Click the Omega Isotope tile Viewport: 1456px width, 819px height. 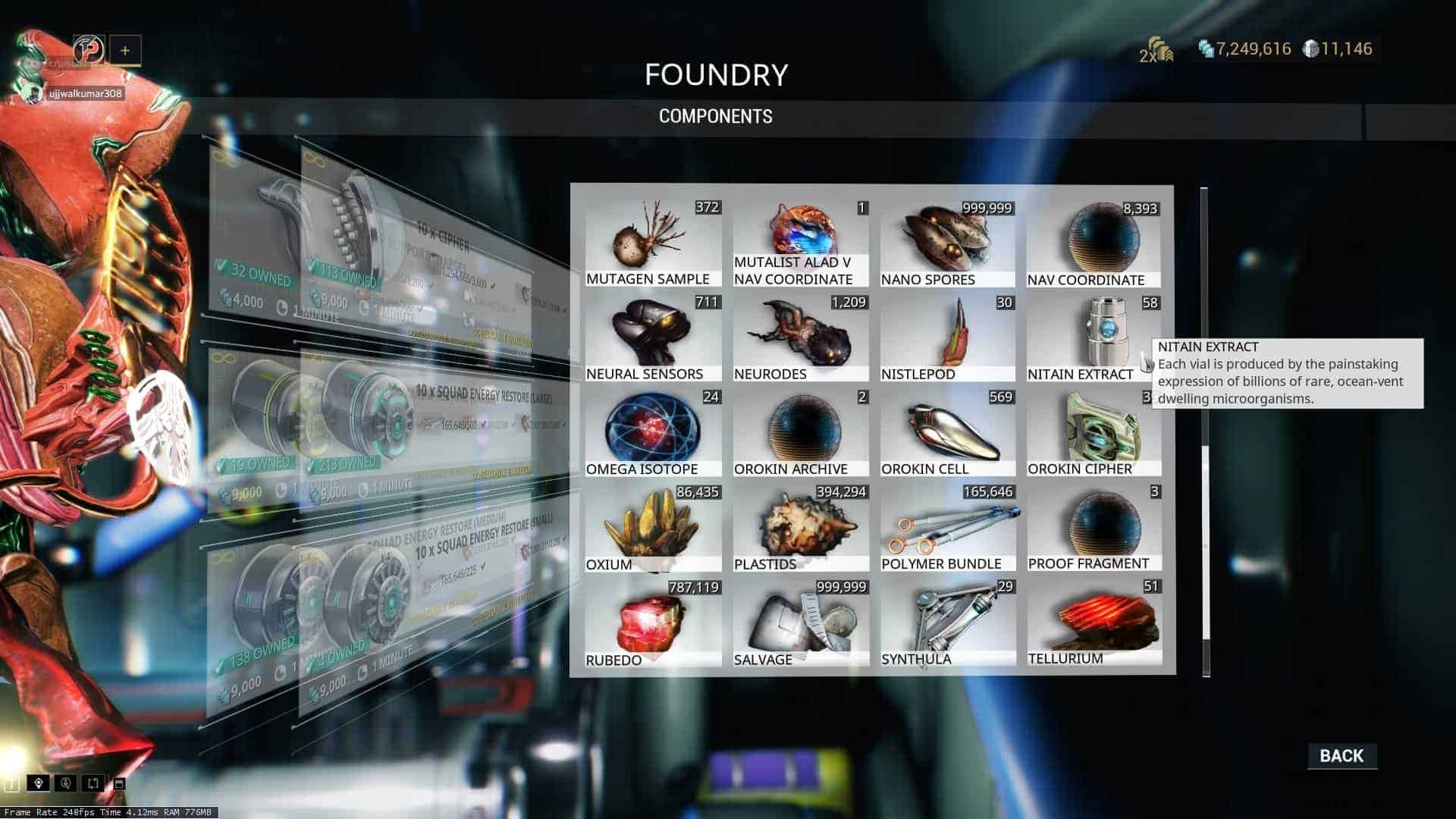point(653,432)
